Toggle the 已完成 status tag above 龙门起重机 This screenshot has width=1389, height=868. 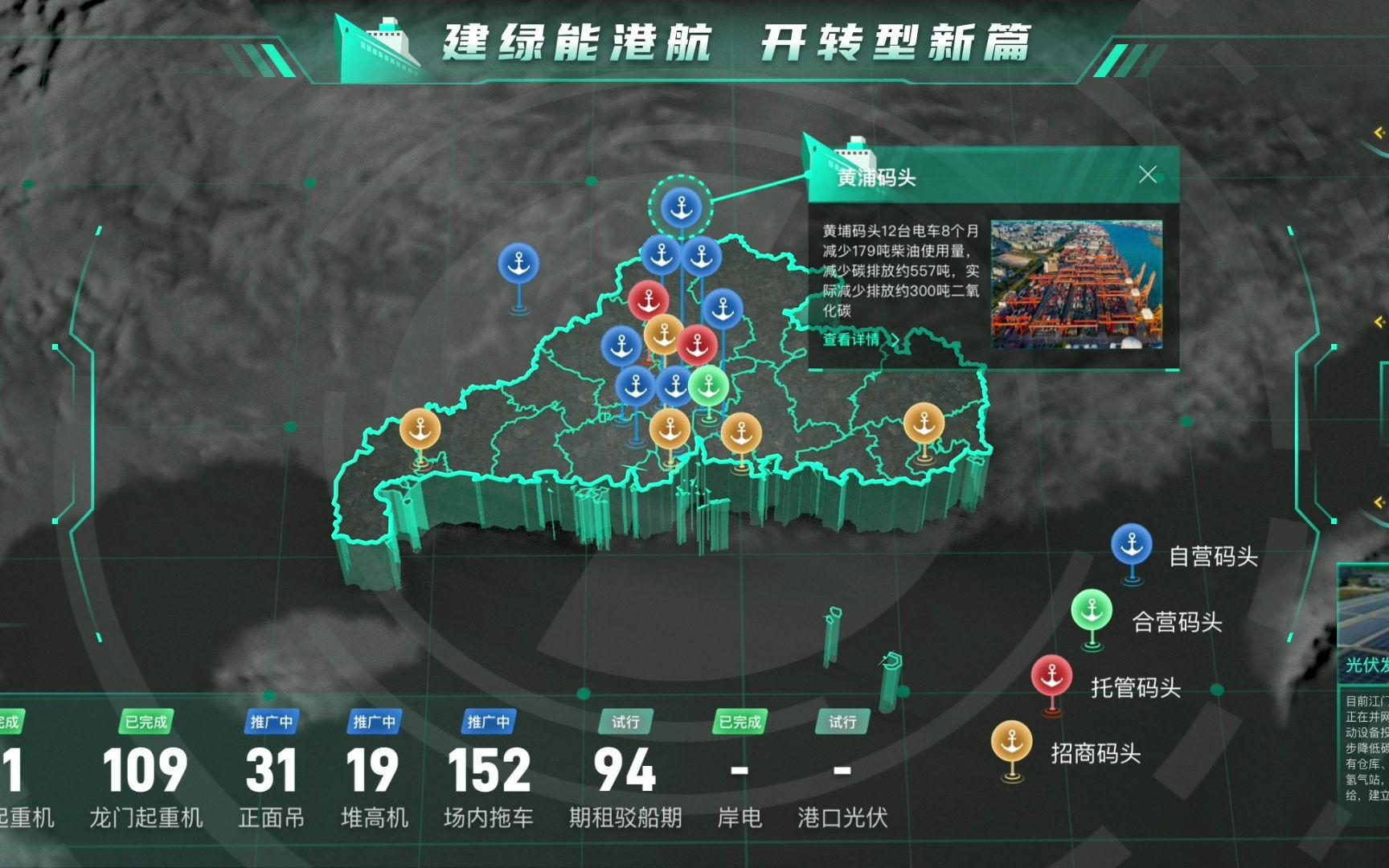[146, 723]
